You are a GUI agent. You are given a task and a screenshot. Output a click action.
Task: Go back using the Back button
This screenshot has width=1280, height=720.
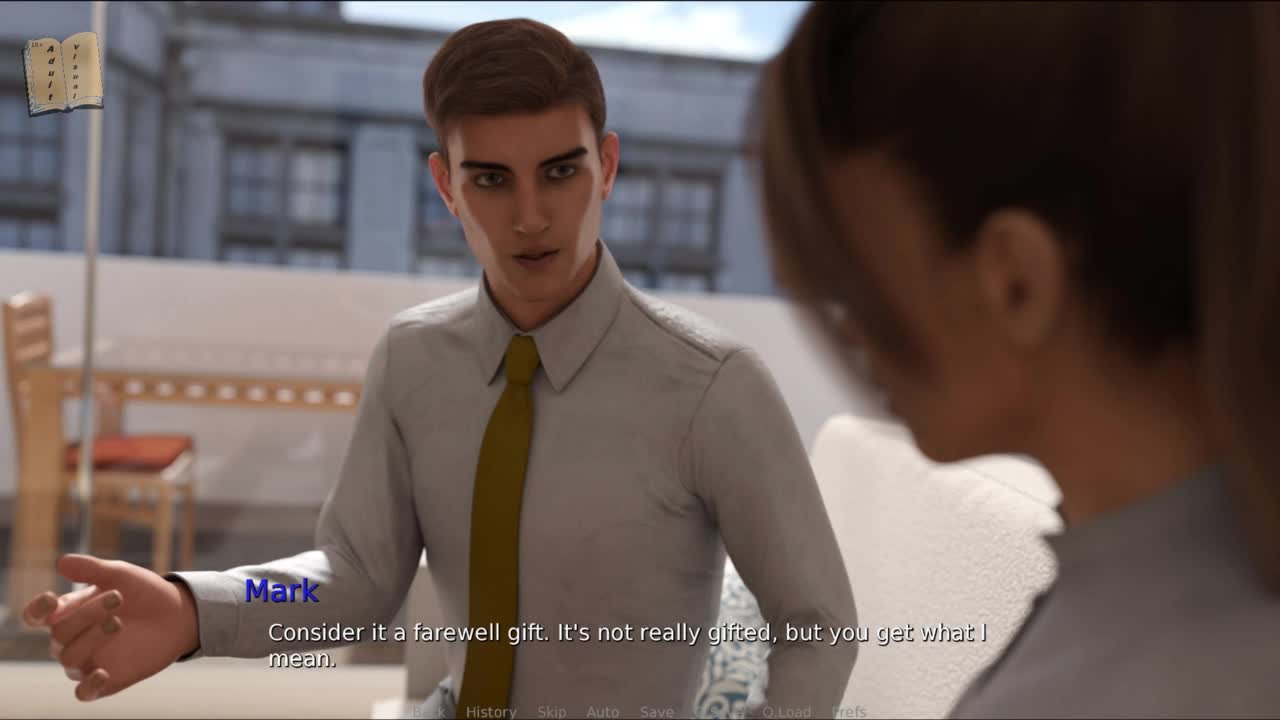point(429,712)
